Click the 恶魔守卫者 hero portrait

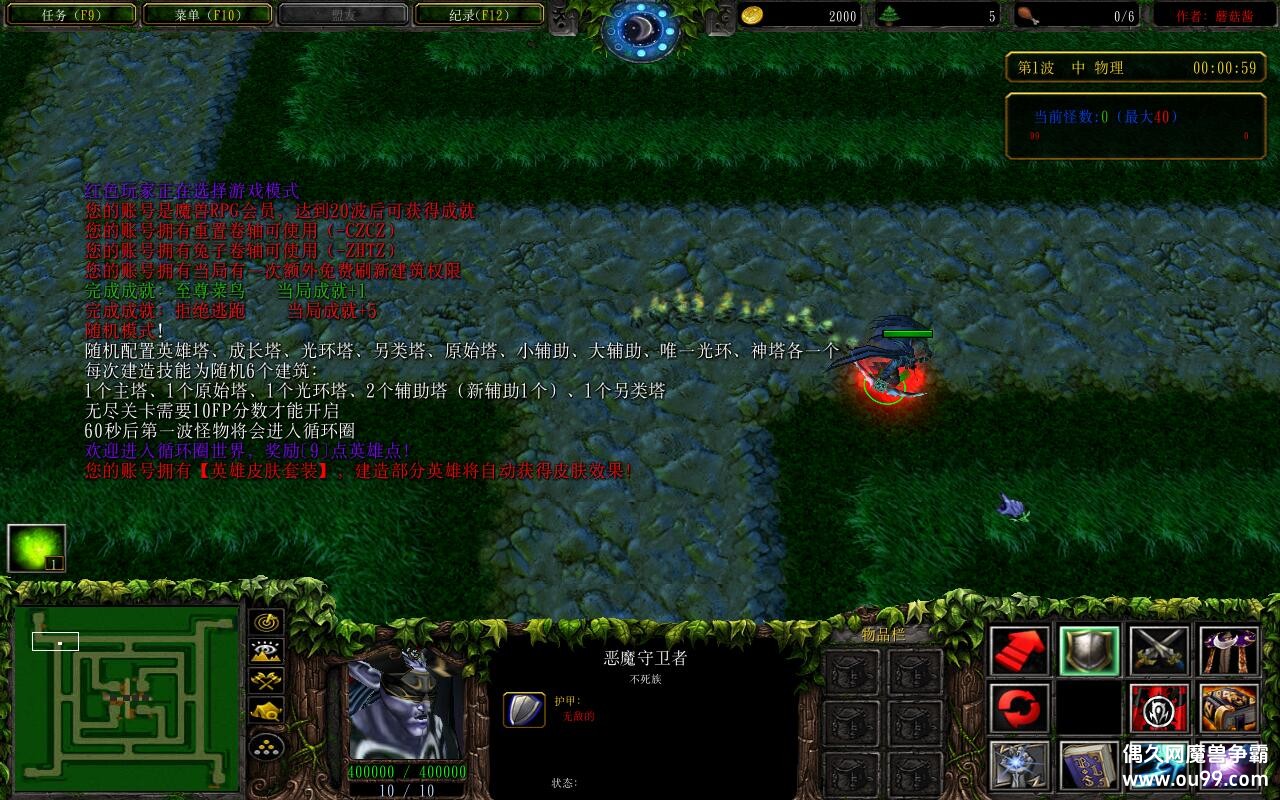pyautogui.click(x=410, y=710)
